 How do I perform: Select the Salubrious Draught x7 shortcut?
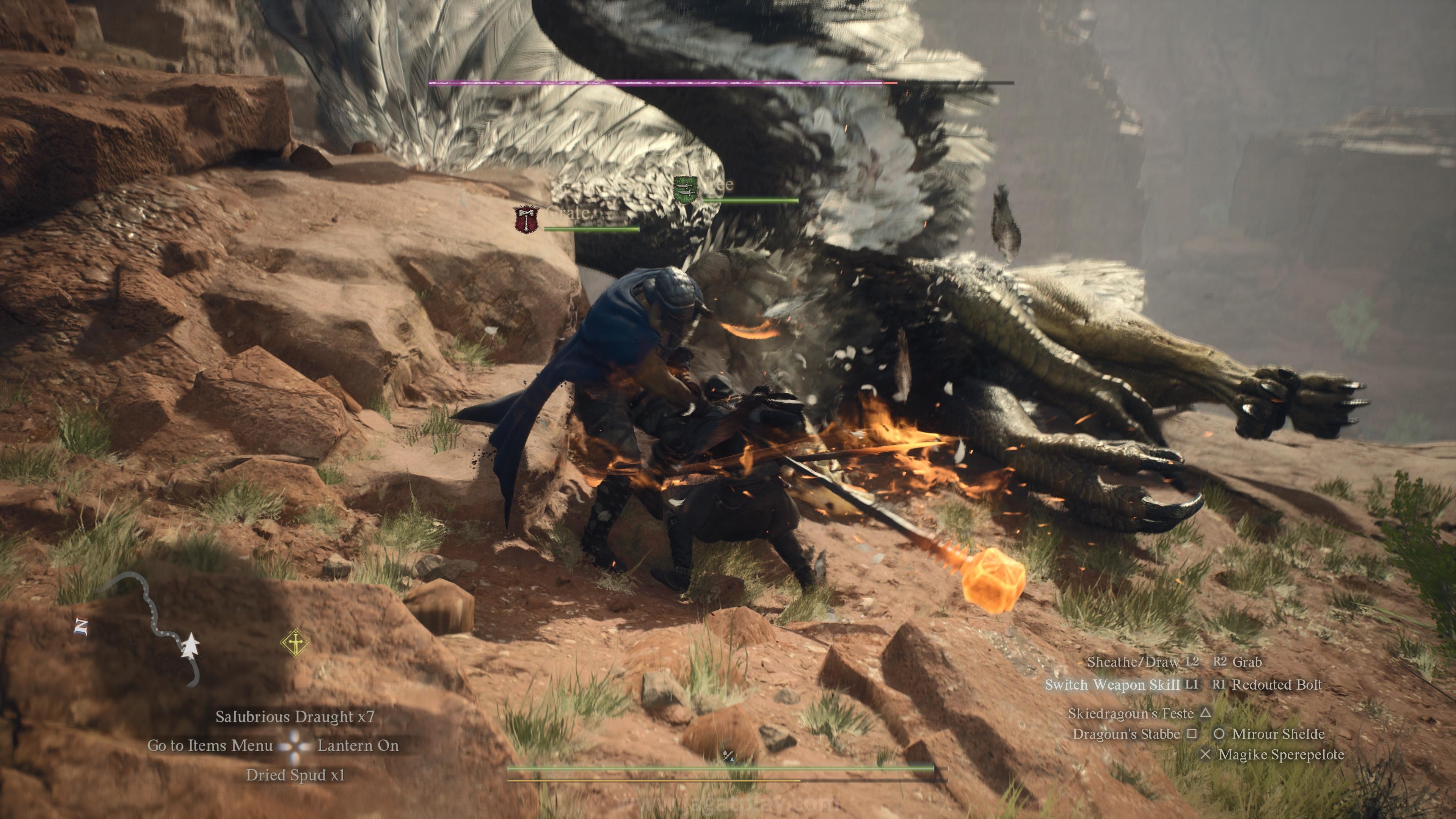tap(295, 717)
